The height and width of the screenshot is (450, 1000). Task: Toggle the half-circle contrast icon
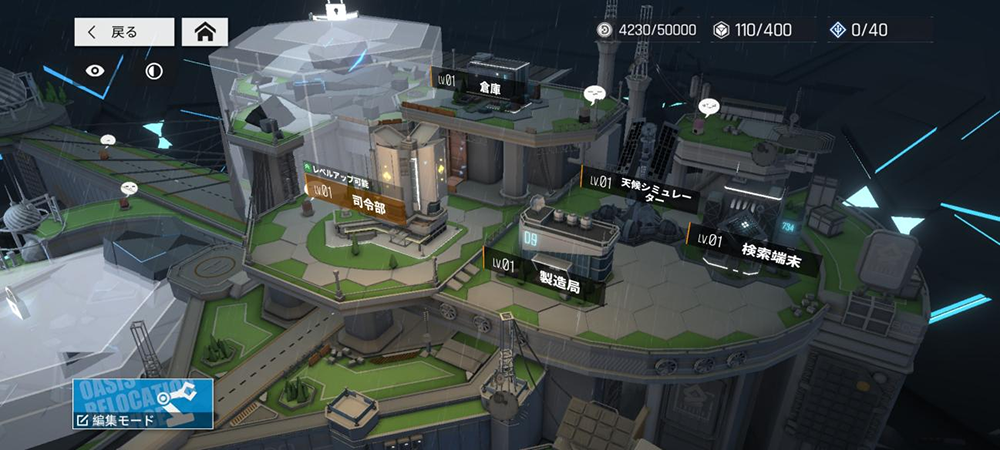pyautogui.click(x=153, y=71)
